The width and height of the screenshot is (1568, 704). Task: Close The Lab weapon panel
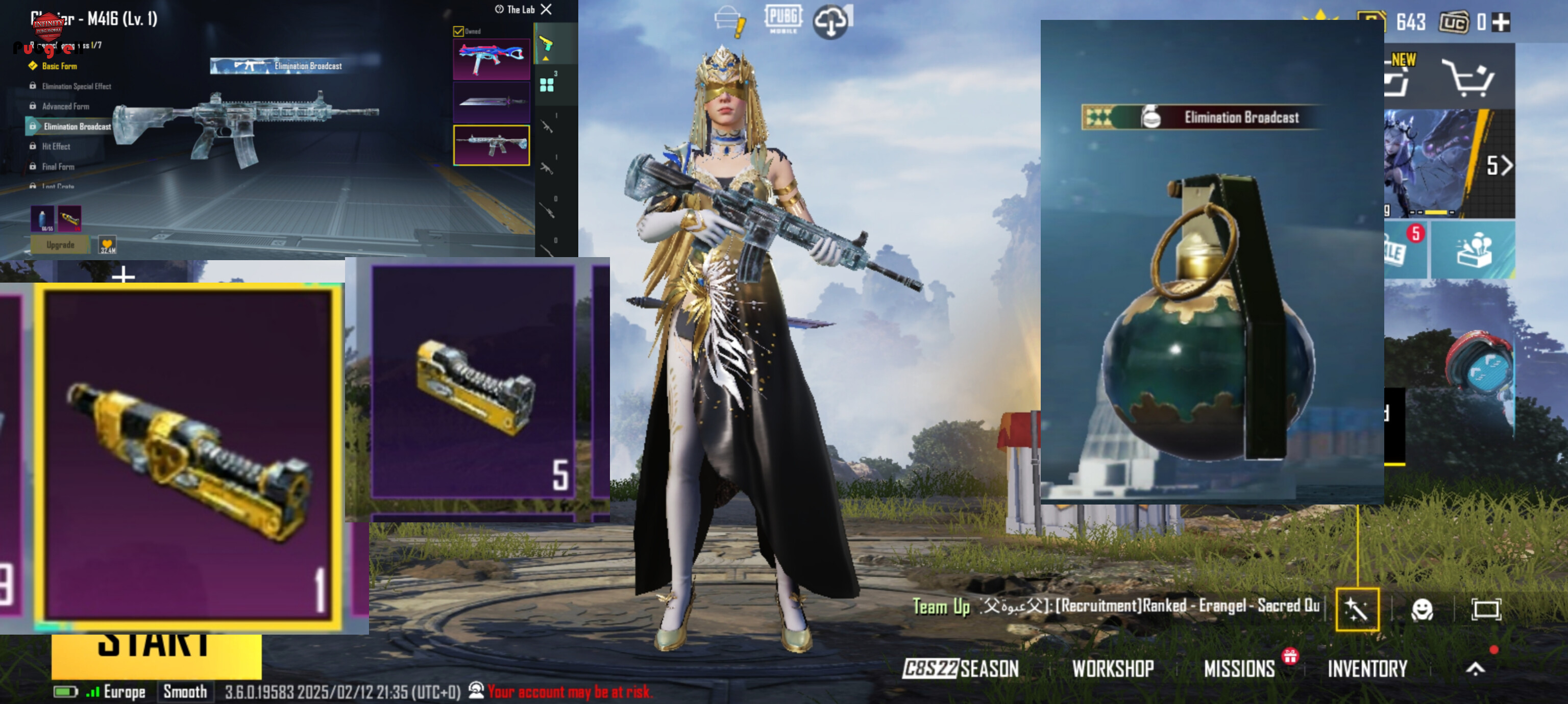[x=547, y=9]
